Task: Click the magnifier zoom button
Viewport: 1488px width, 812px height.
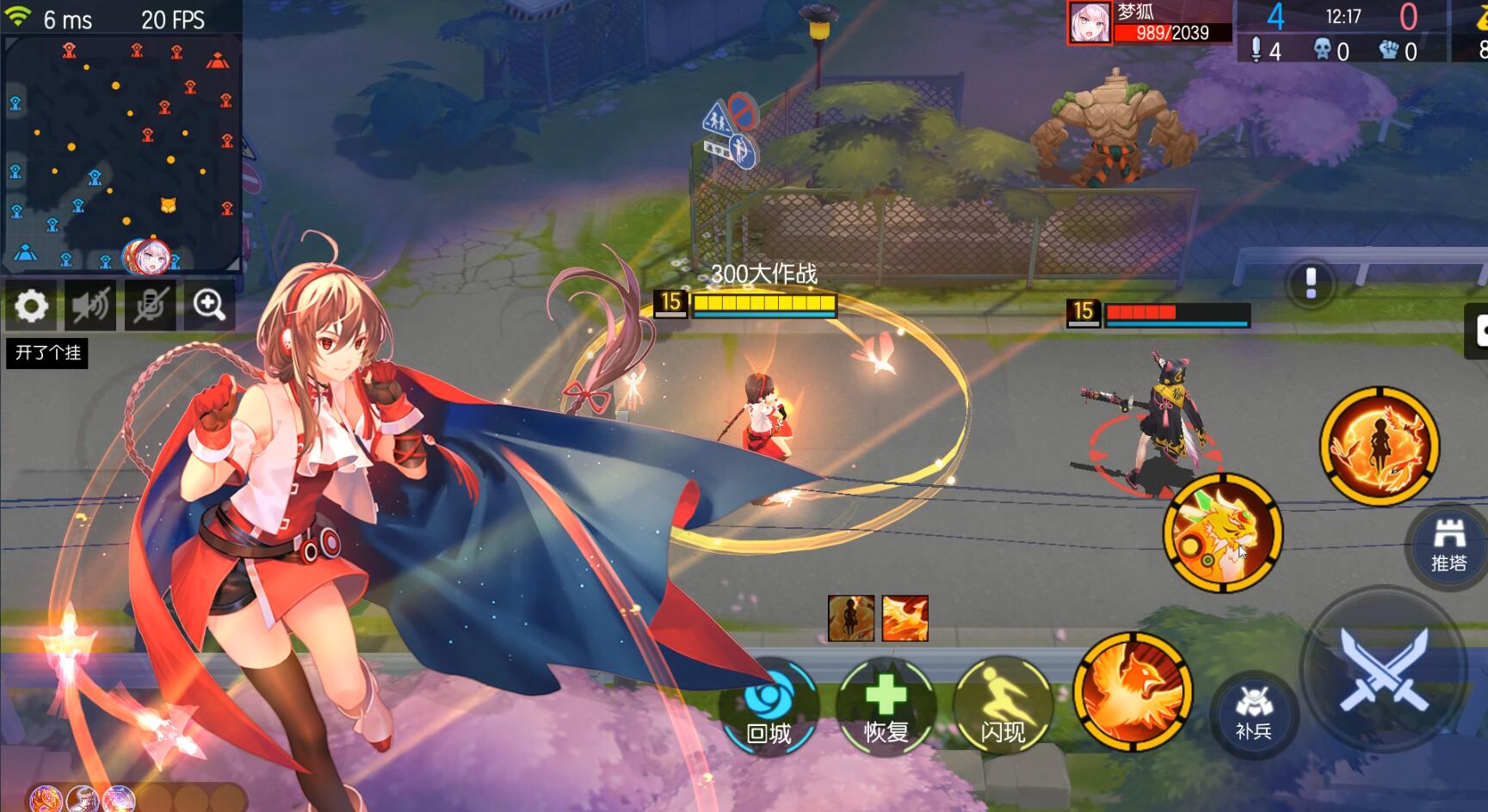Action: point(209,305)
